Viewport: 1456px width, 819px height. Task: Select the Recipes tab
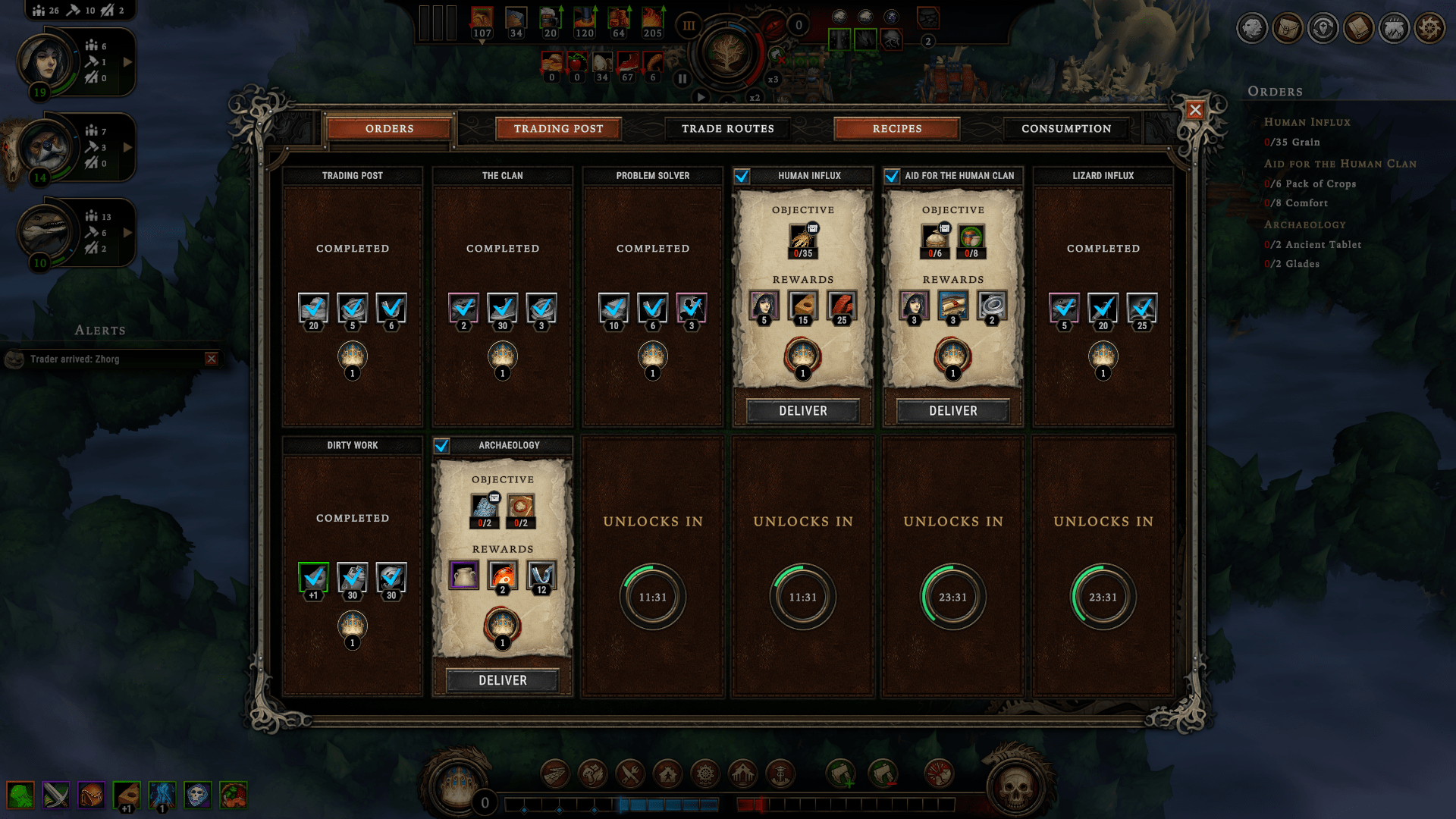tap(896, 129)
